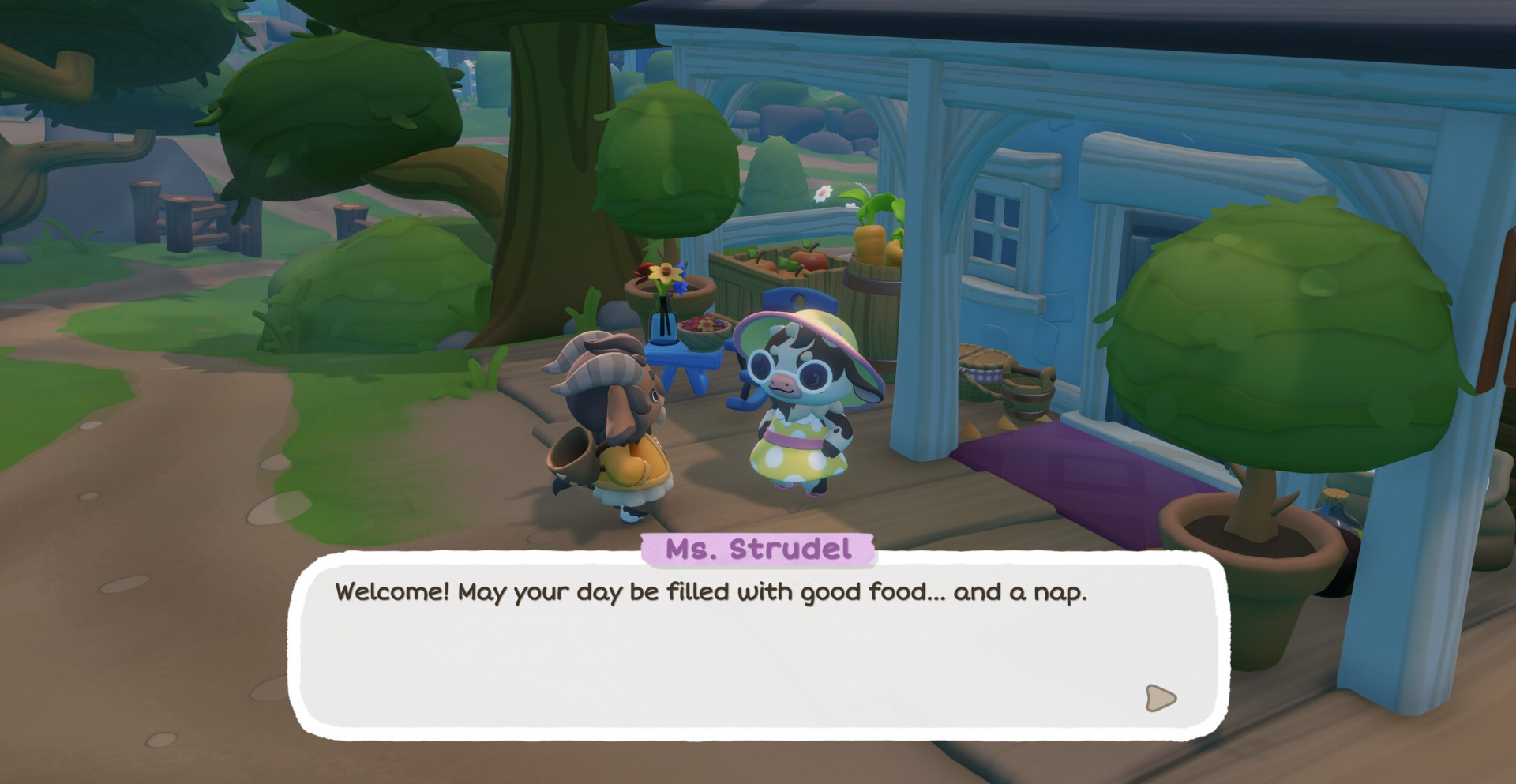Advance the dialogue with the arrow button

coord(1159,698)
